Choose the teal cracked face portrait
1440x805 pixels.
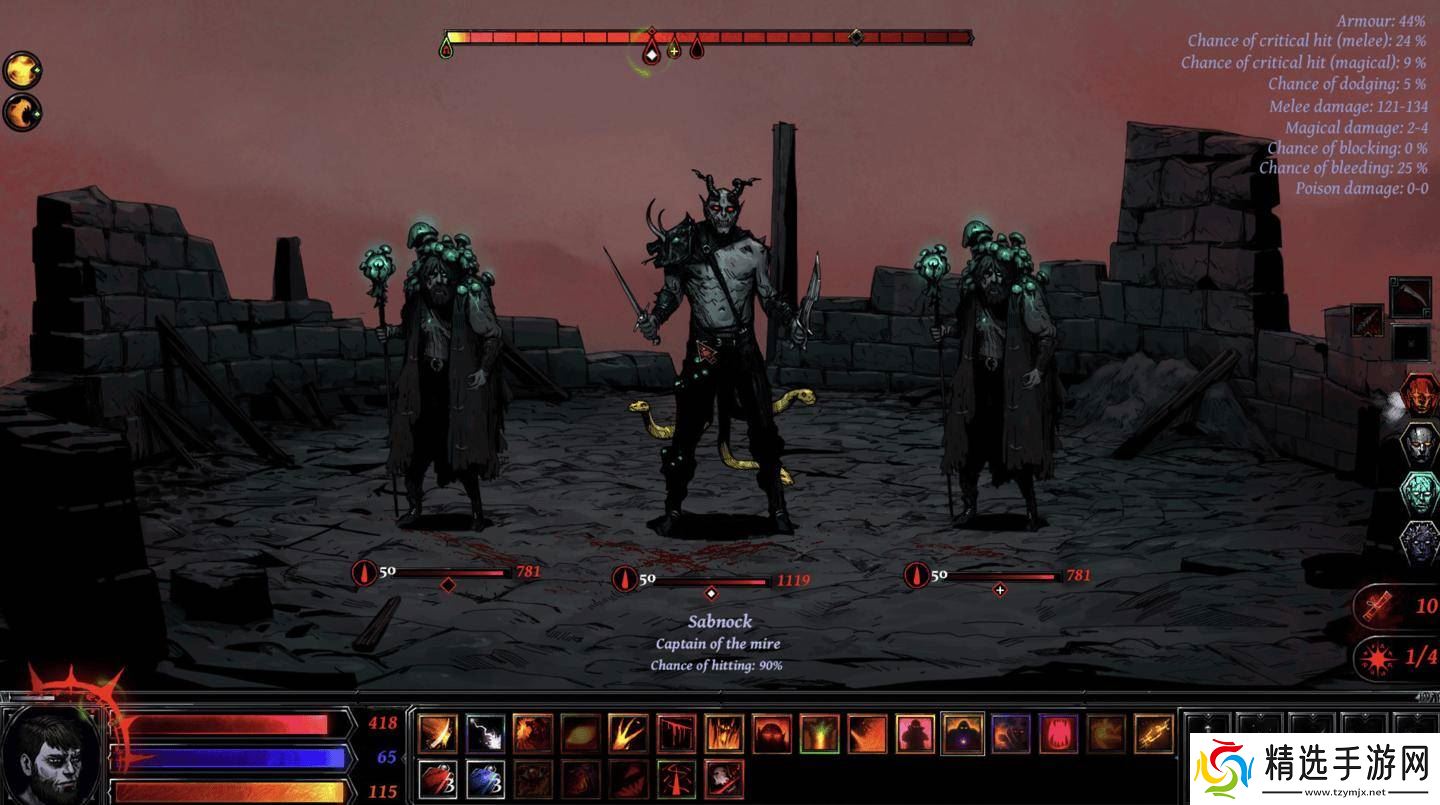(1419, 492)
